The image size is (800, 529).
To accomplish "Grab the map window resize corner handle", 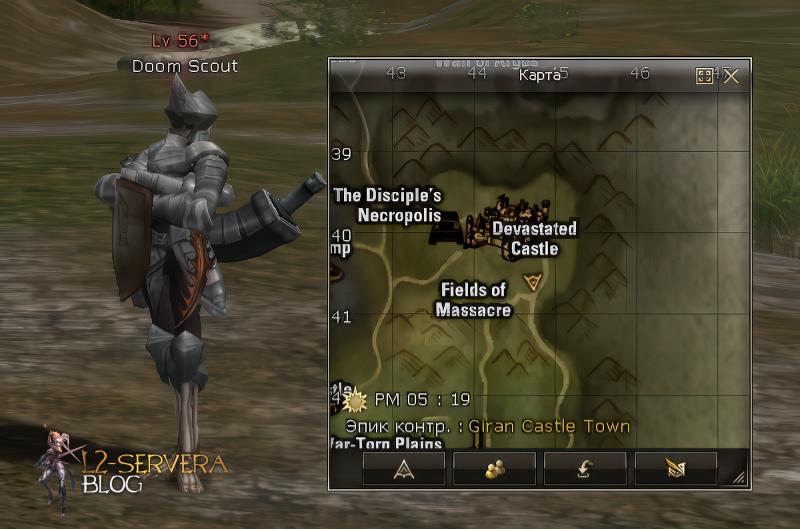I will tap(740, 480).
